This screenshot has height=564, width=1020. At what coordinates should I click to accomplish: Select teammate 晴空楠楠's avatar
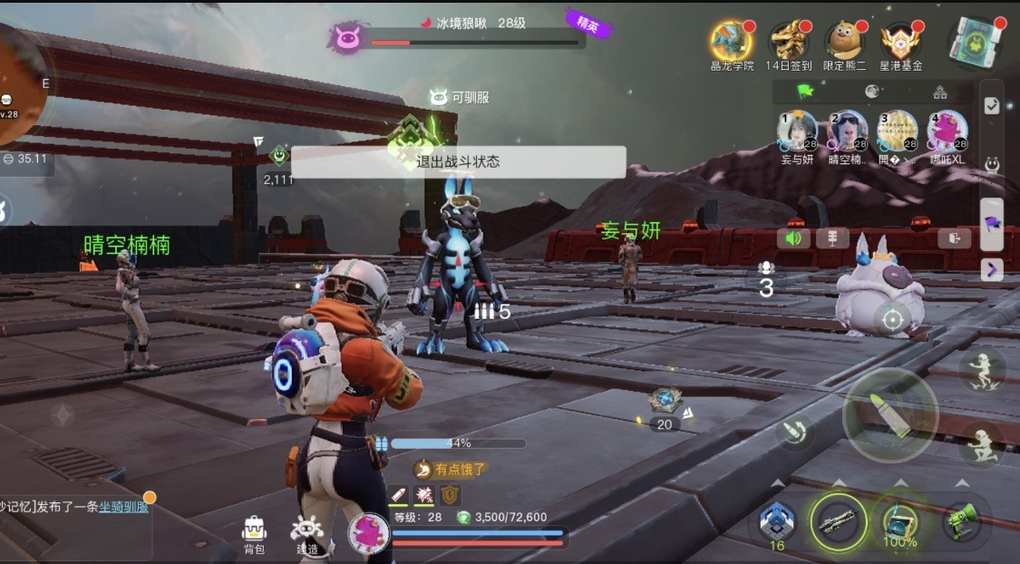point(847,131)
